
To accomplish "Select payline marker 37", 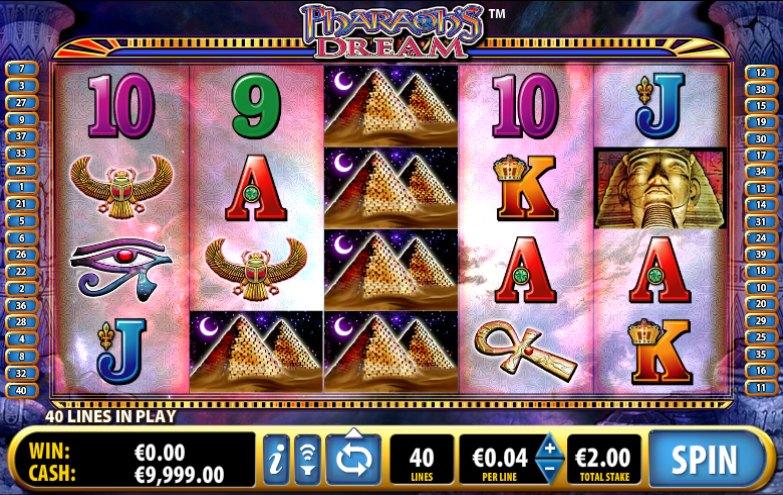I will [x=21, y=136].
